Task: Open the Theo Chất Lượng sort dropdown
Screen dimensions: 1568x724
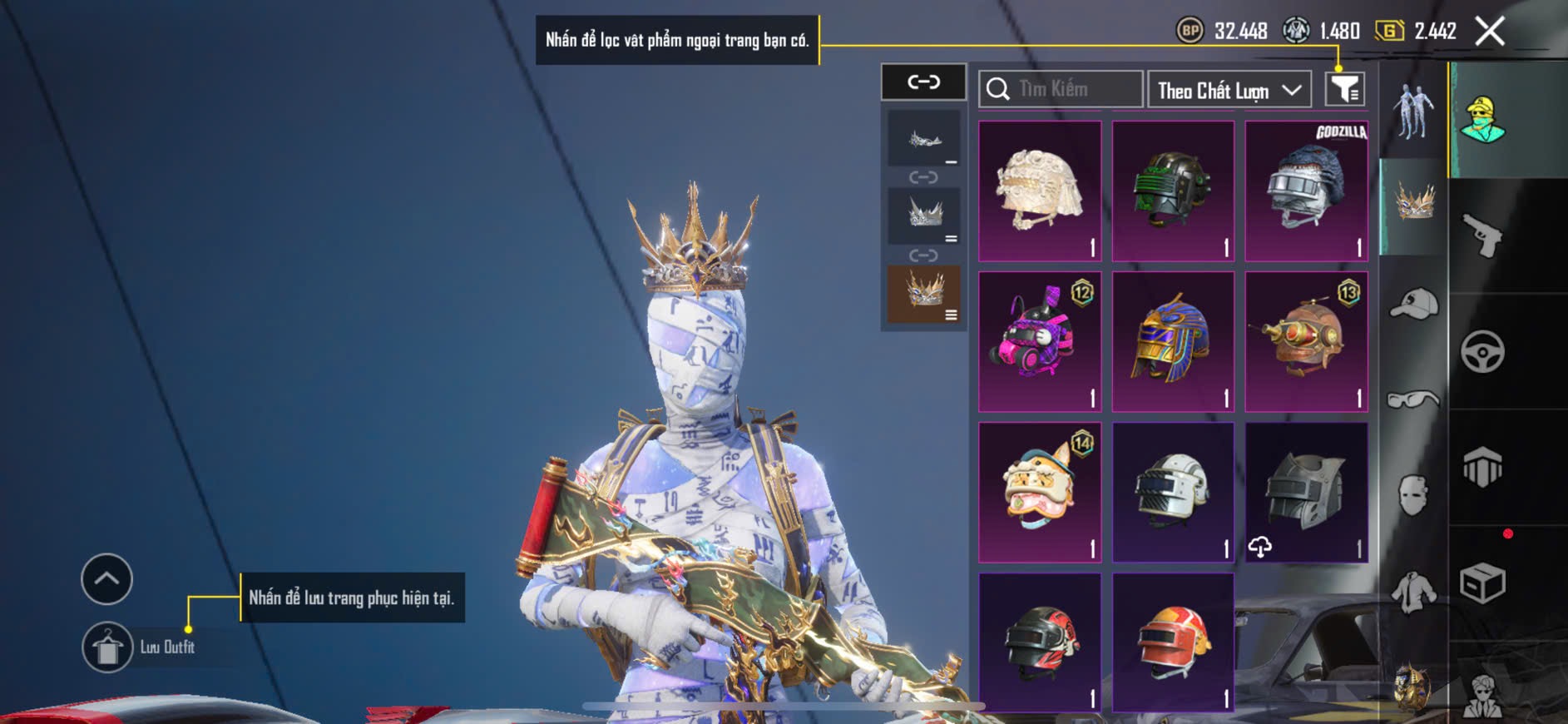Action: (1229, 90)
